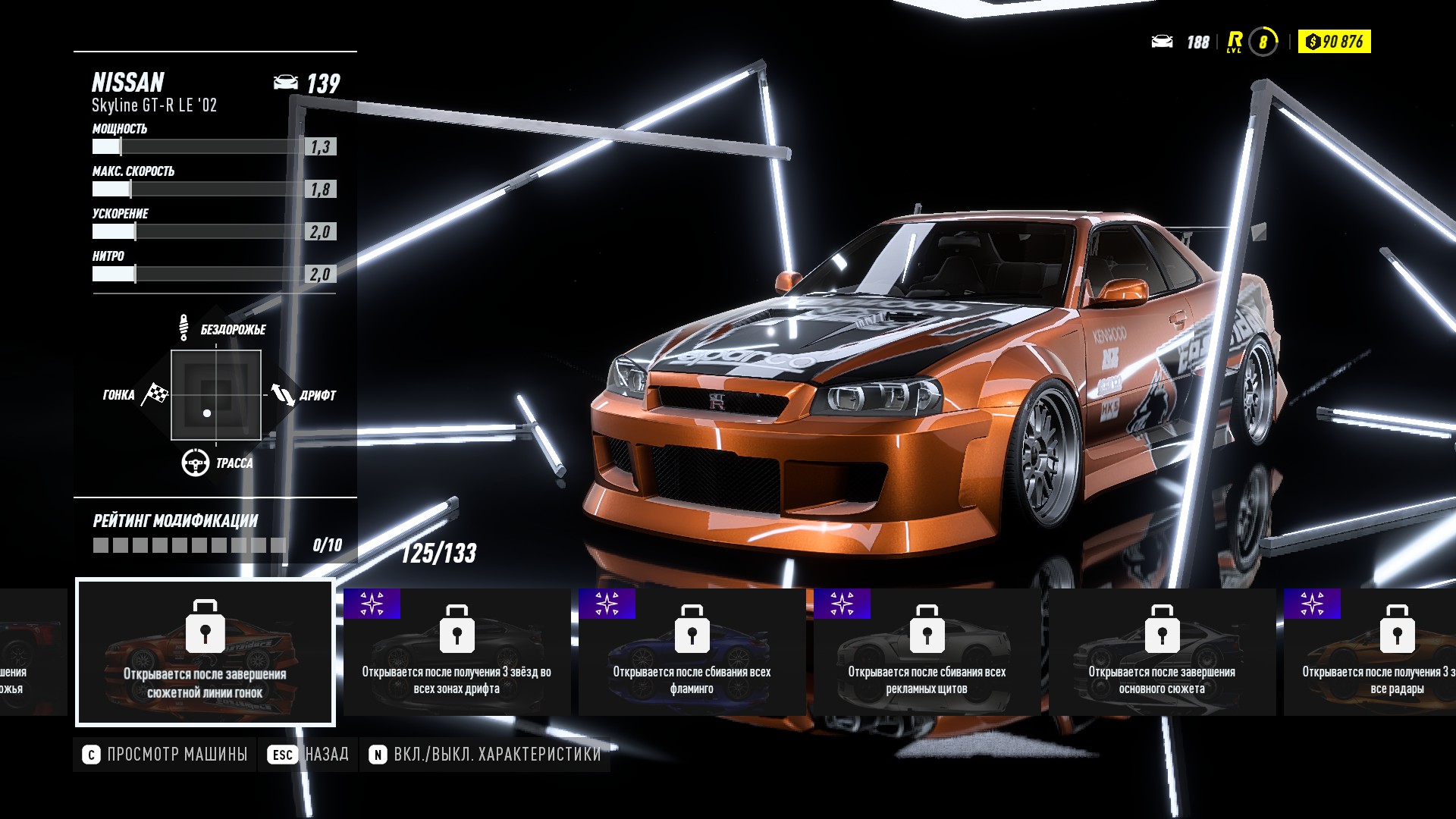This screenshot has height=819, width=1456.
Task: Select the car unlocked after main story completion
Action: pos(1162,652)
